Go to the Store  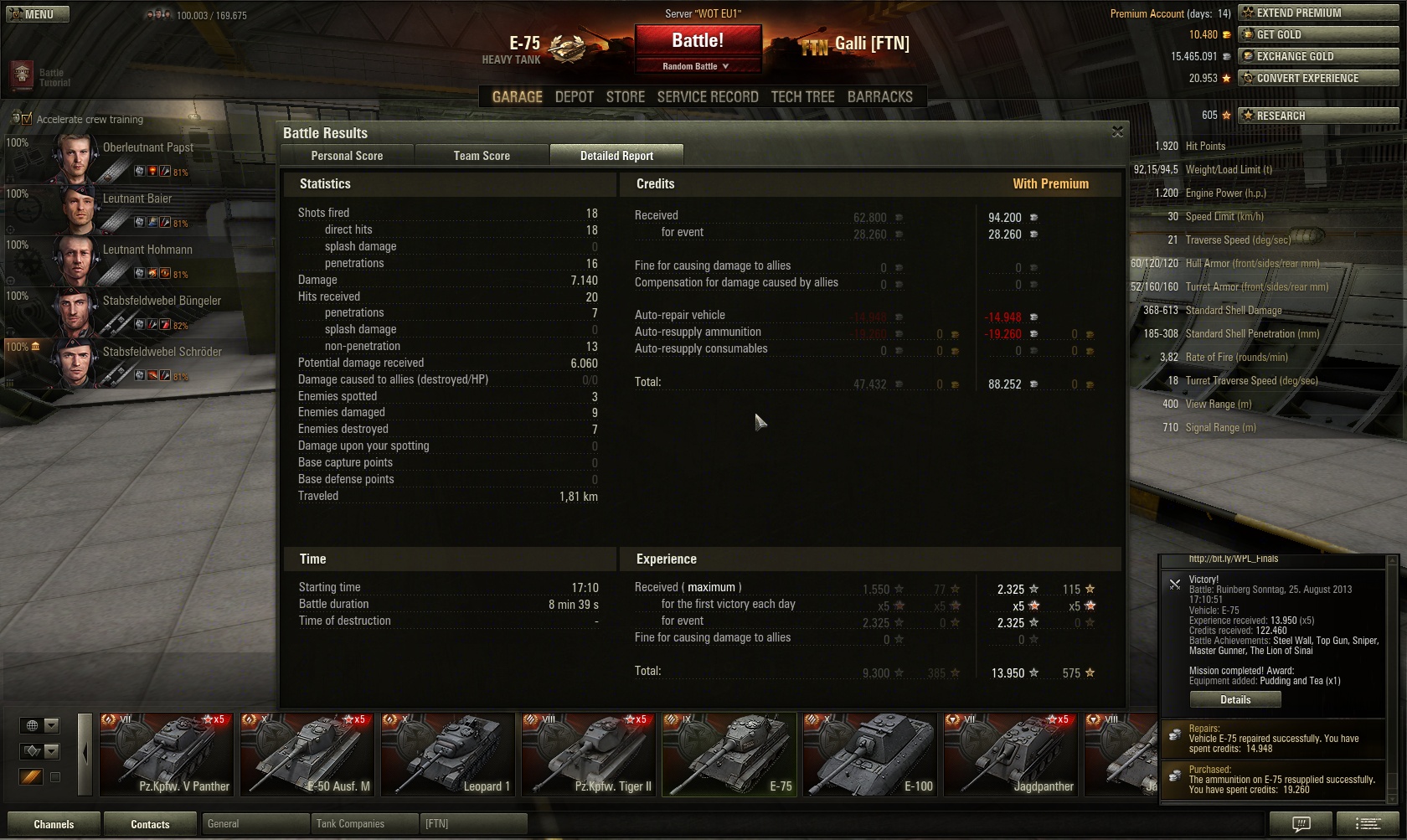[625, 97]
